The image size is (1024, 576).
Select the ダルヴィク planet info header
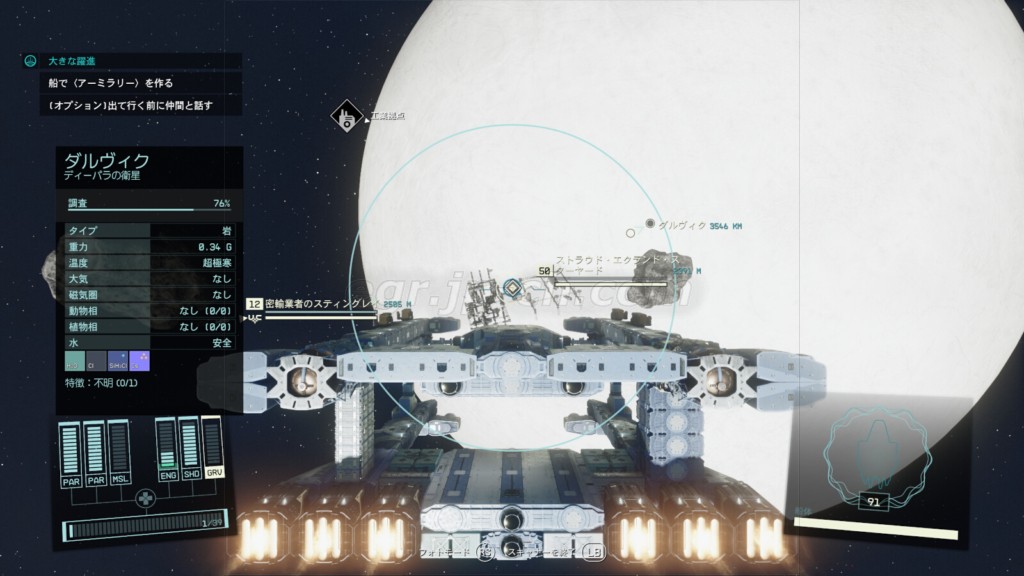click(x=107, y=160)
